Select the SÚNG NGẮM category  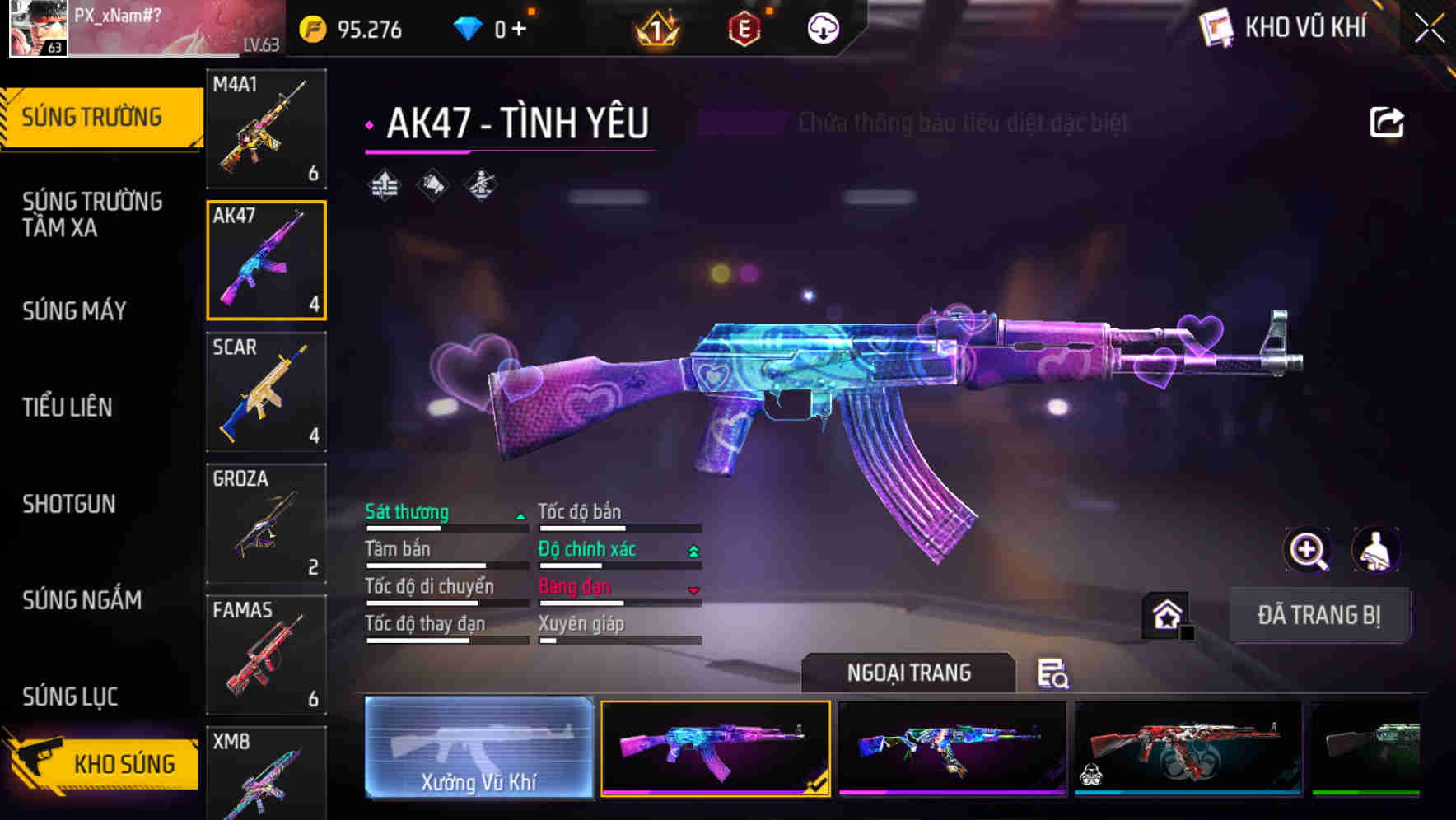(x=82, y=600)
